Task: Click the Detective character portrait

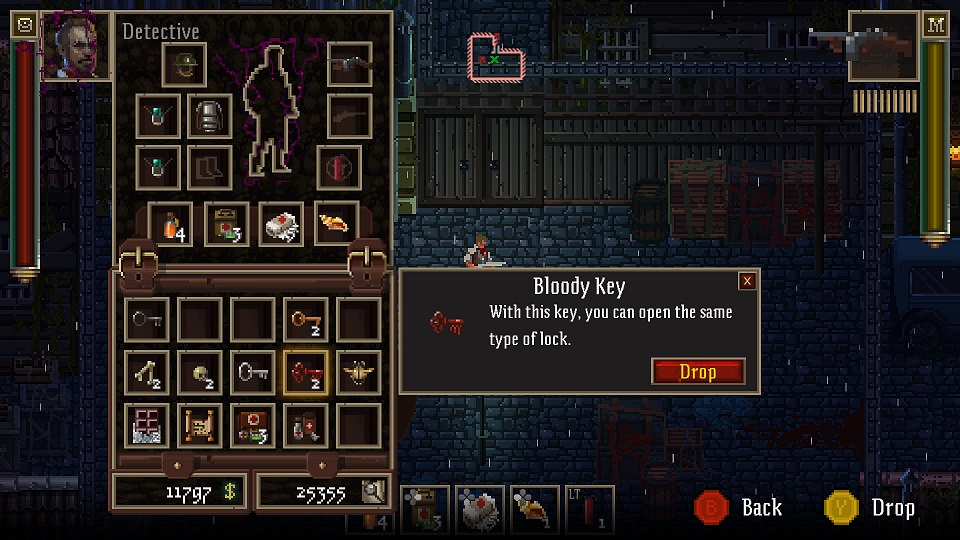Action: point(76,44)
